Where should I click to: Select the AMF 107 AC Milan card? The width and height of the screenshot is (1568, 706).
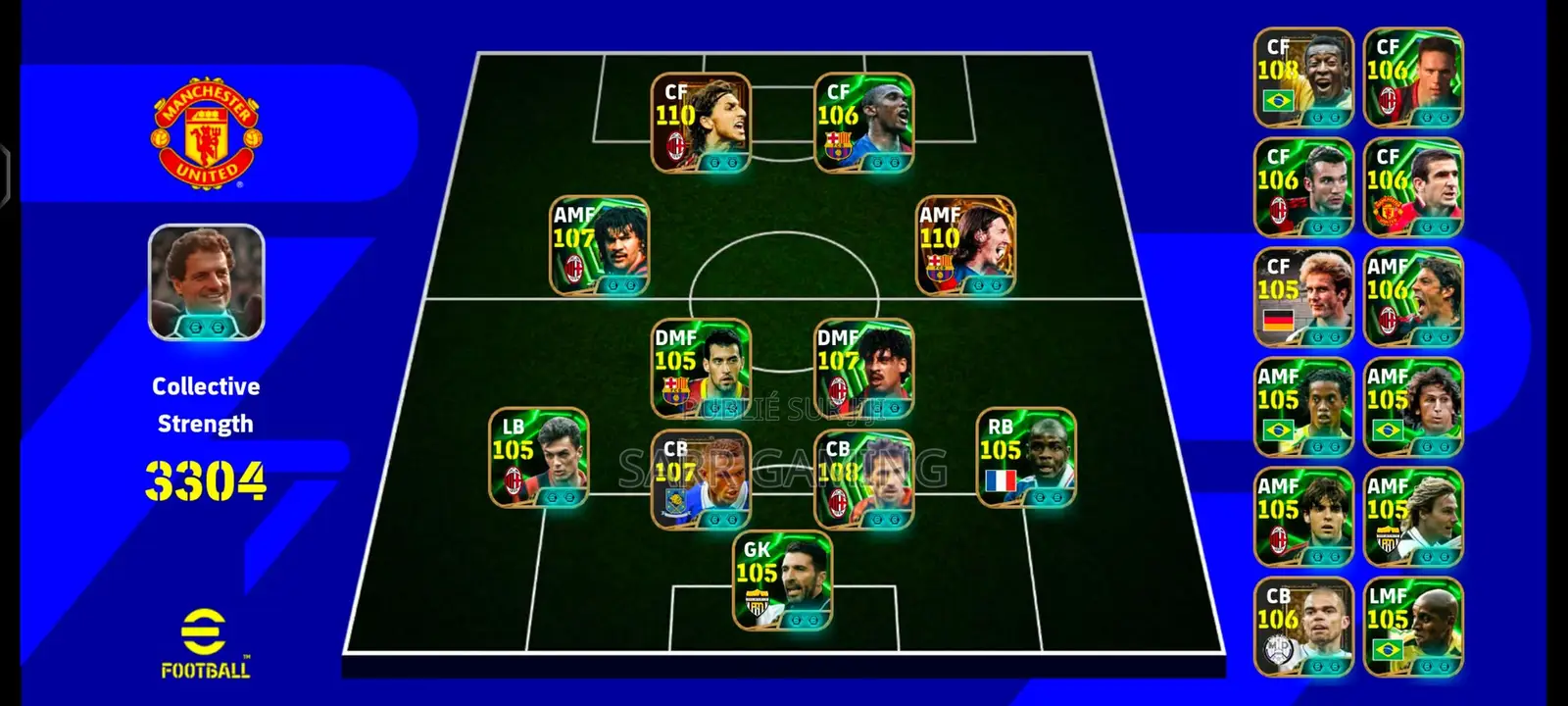click(599, 246)
